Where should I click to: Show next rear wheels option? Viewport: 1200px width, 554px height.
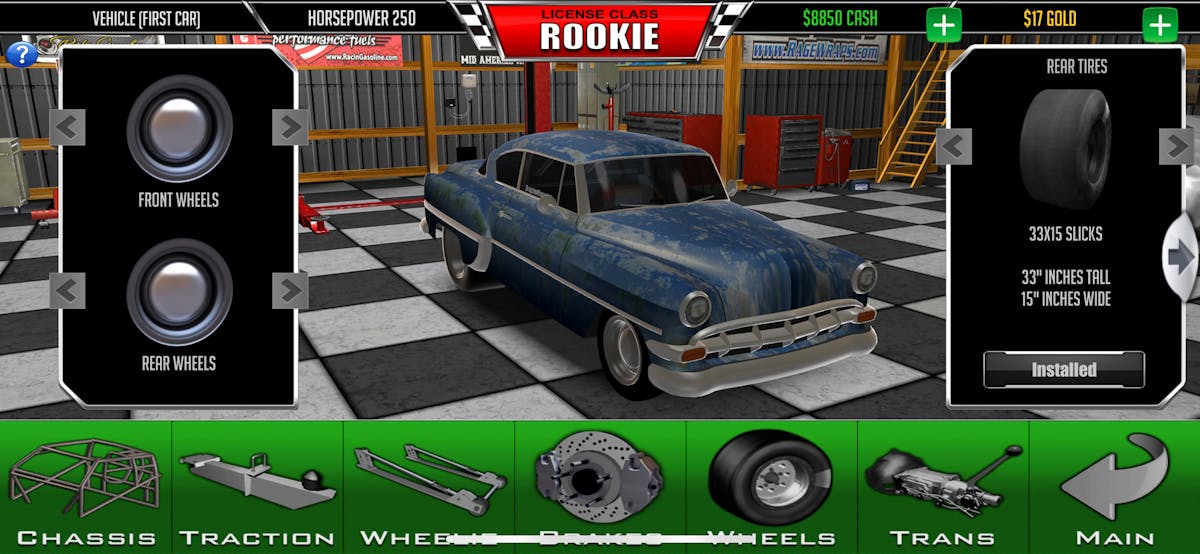(290, 291)
